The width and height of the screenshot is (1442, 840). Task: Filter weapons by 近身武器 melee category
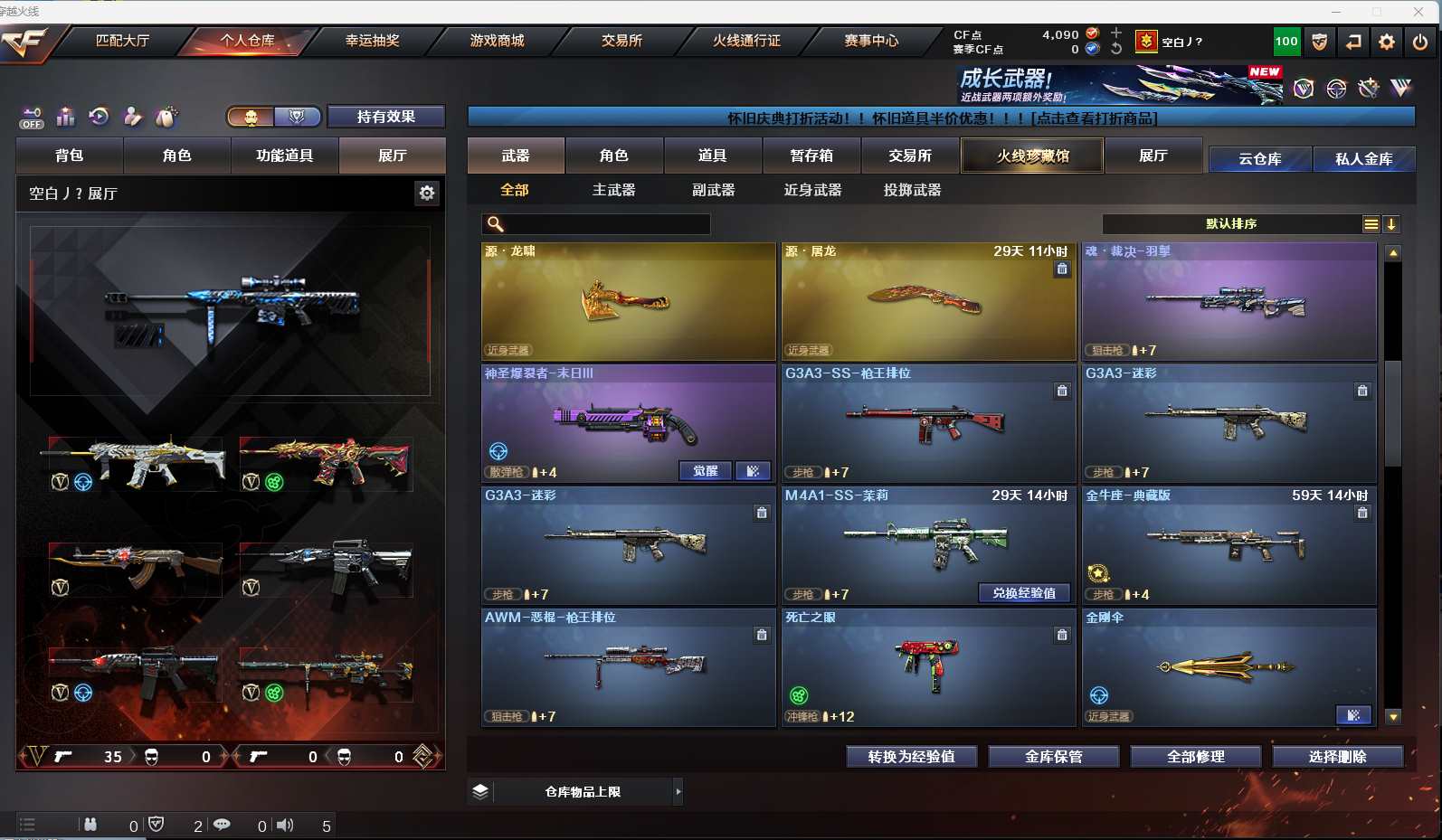tap(812, 190)
